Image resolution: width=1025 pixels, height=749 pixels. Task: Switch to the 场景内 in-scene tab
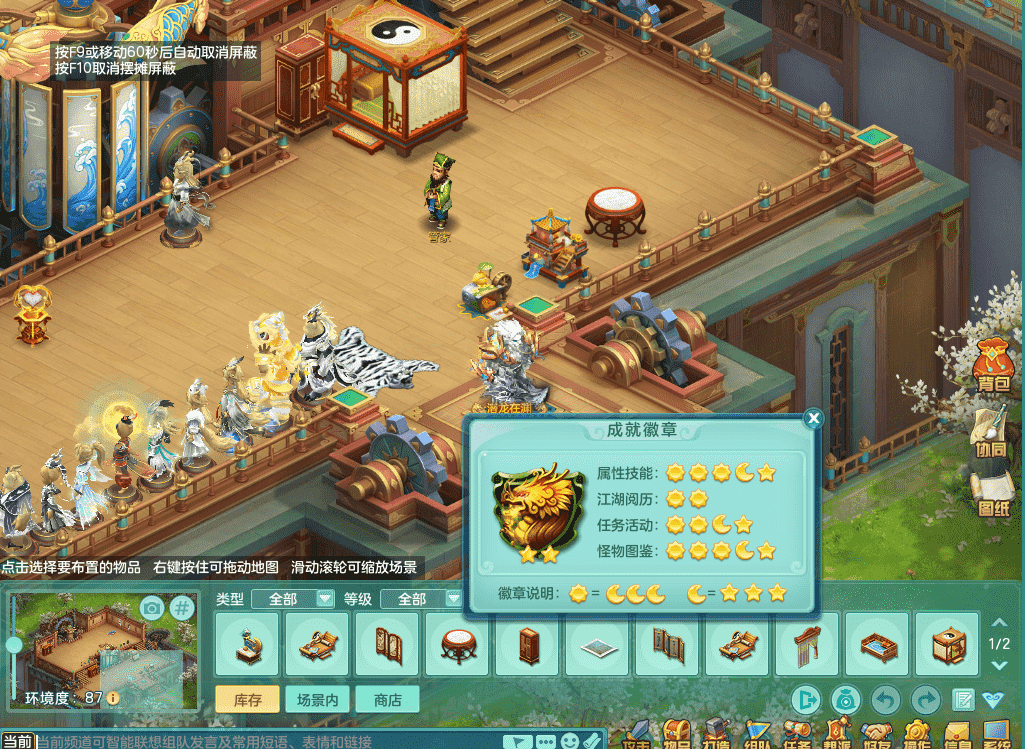tap(317, 700)
